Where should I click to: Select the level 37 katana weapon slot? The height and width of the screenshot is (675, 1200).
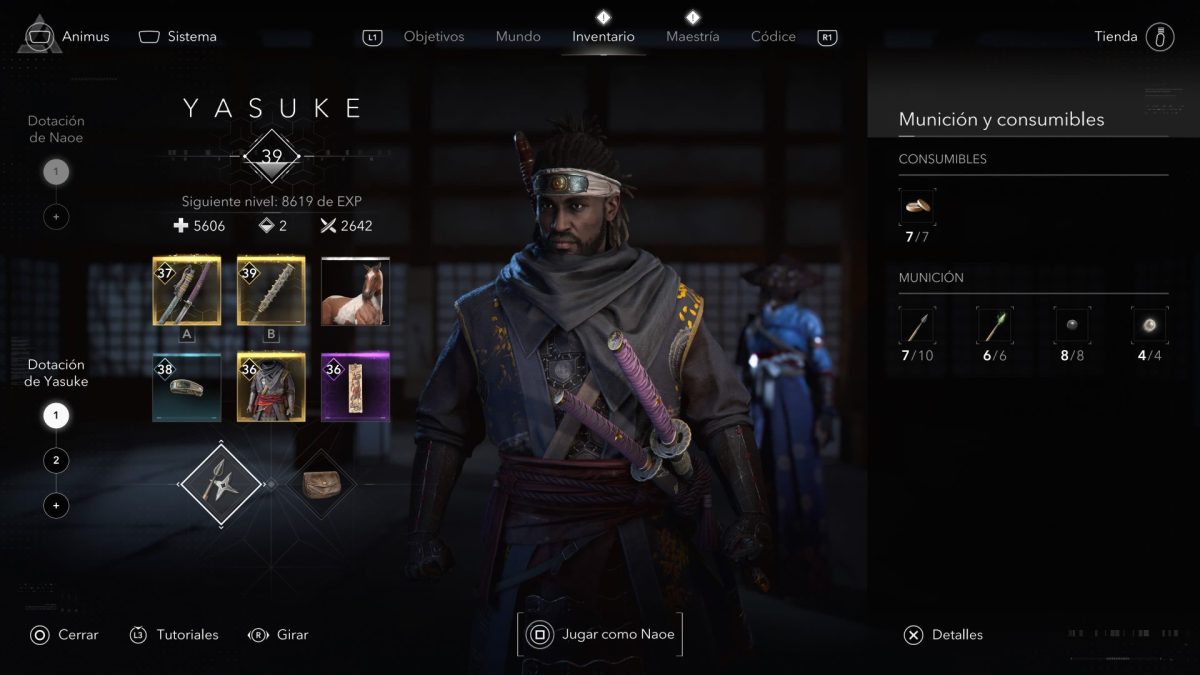click(187, 291)
